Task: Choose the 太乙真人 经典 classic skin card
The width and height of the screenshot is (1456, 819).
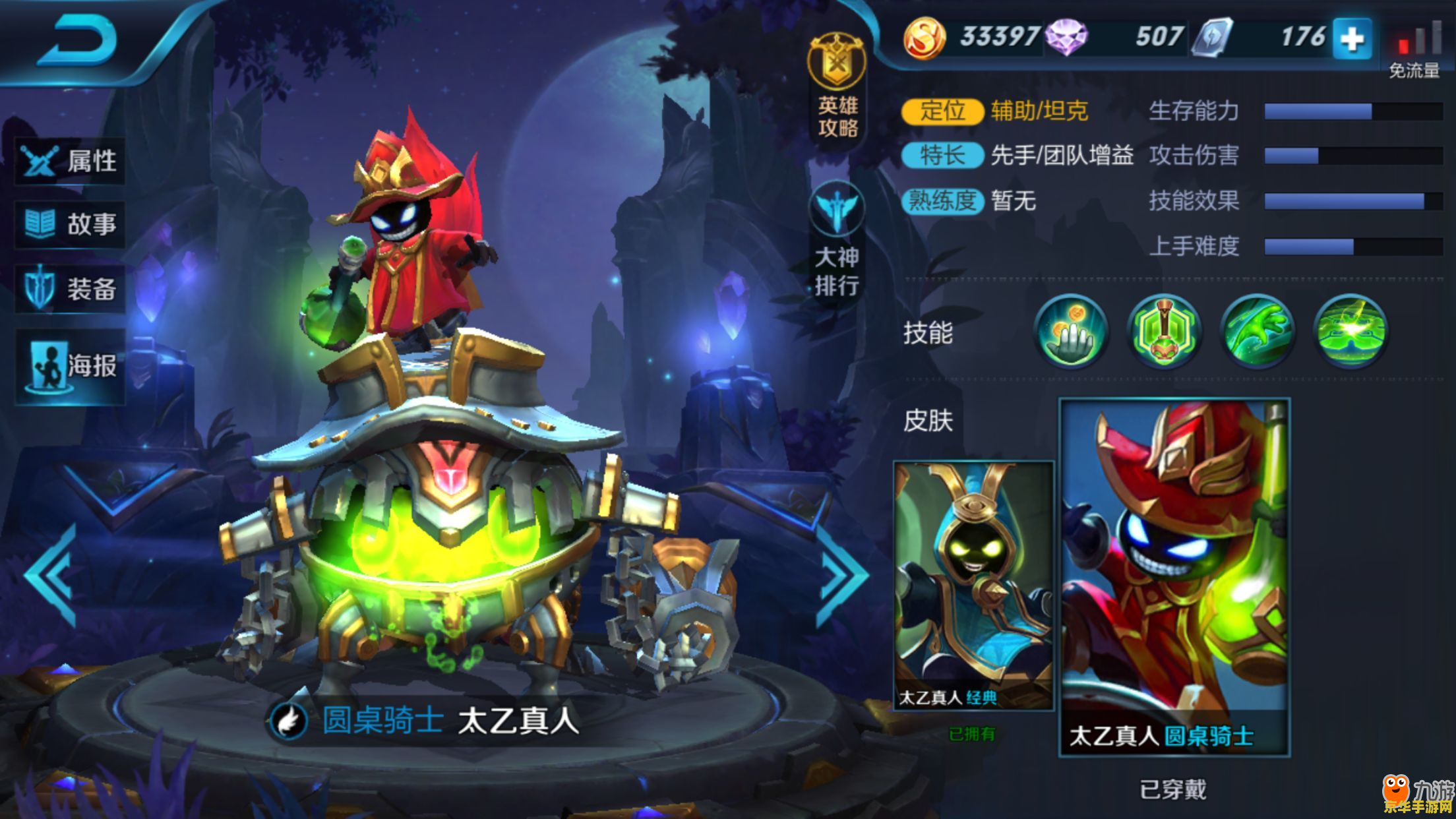Action: click(x=973, y=586)
